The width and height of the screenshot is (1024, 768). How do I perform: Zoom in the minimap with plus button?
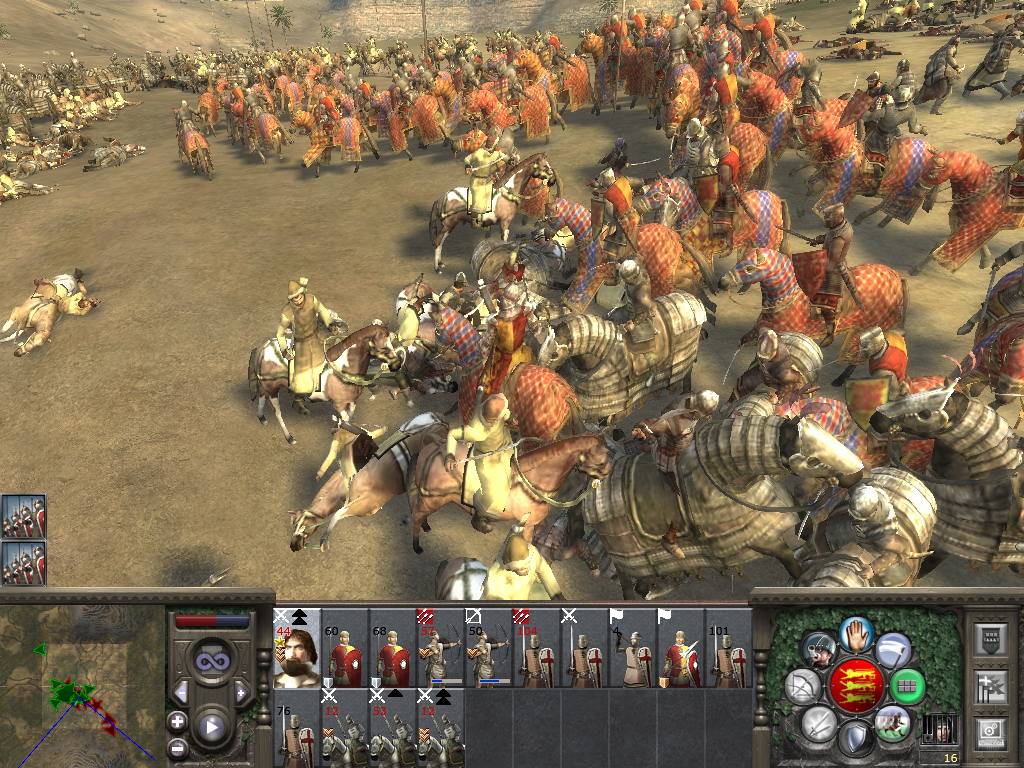[177, 720]
